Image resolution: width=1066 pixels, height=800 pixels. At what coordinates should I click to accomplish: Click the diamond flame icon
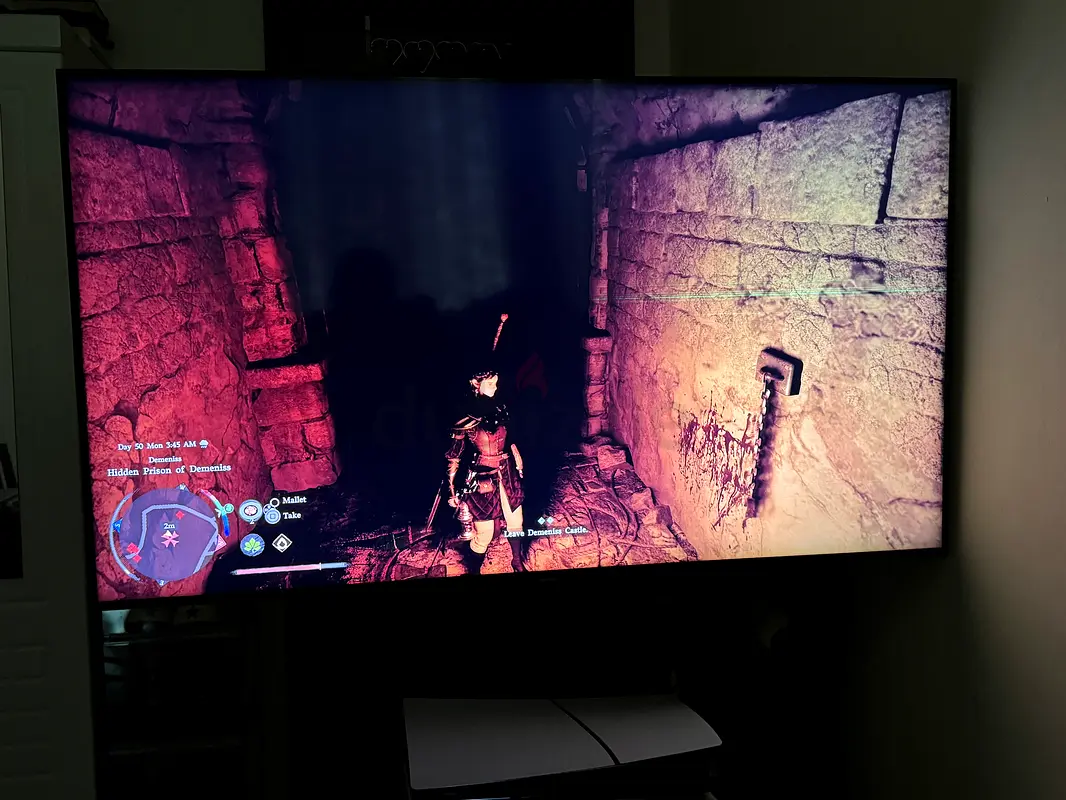coord(283,543)
